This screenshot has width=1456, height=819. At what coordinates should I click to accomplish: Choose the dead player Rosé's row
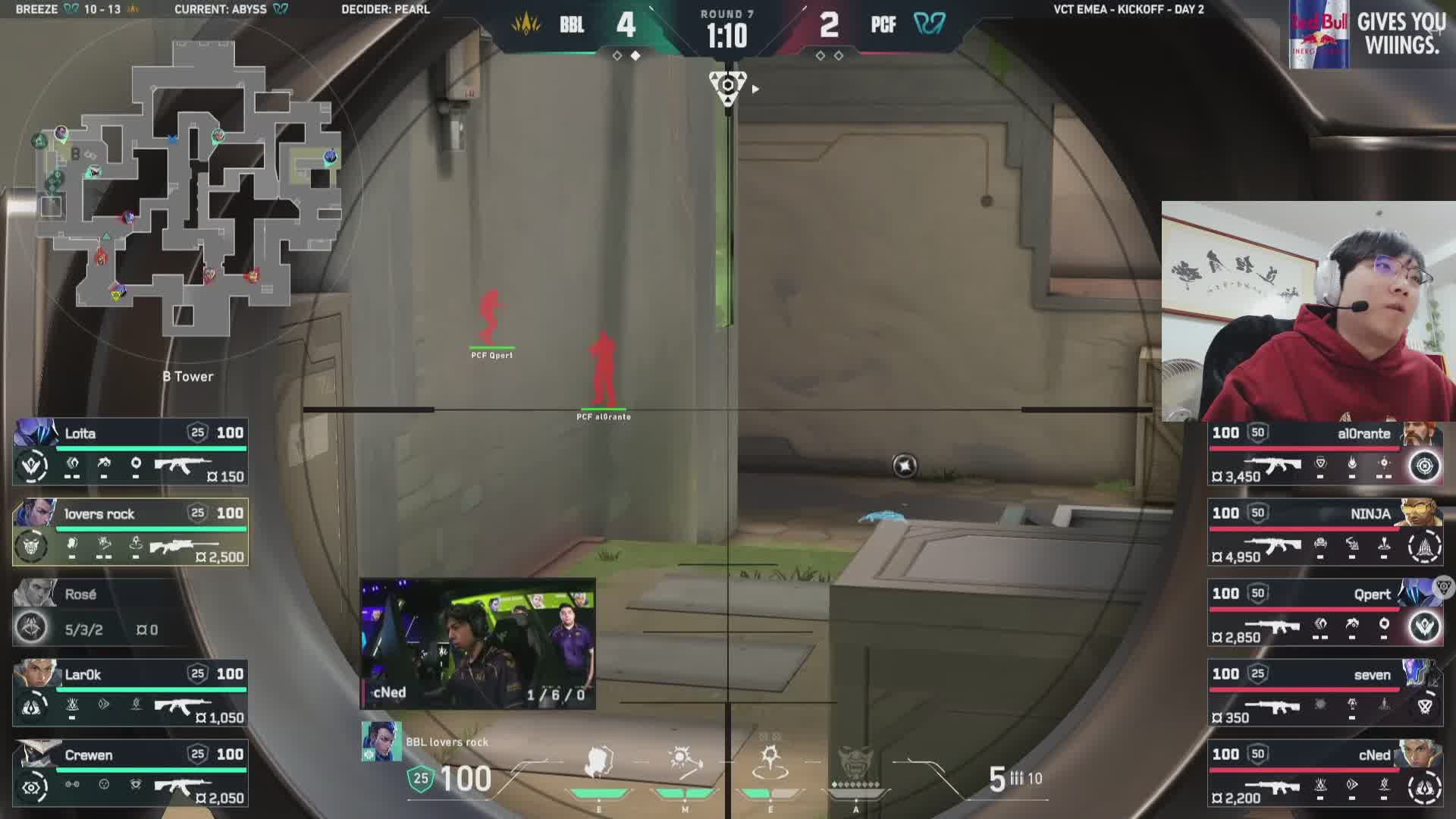coord(130,613)
